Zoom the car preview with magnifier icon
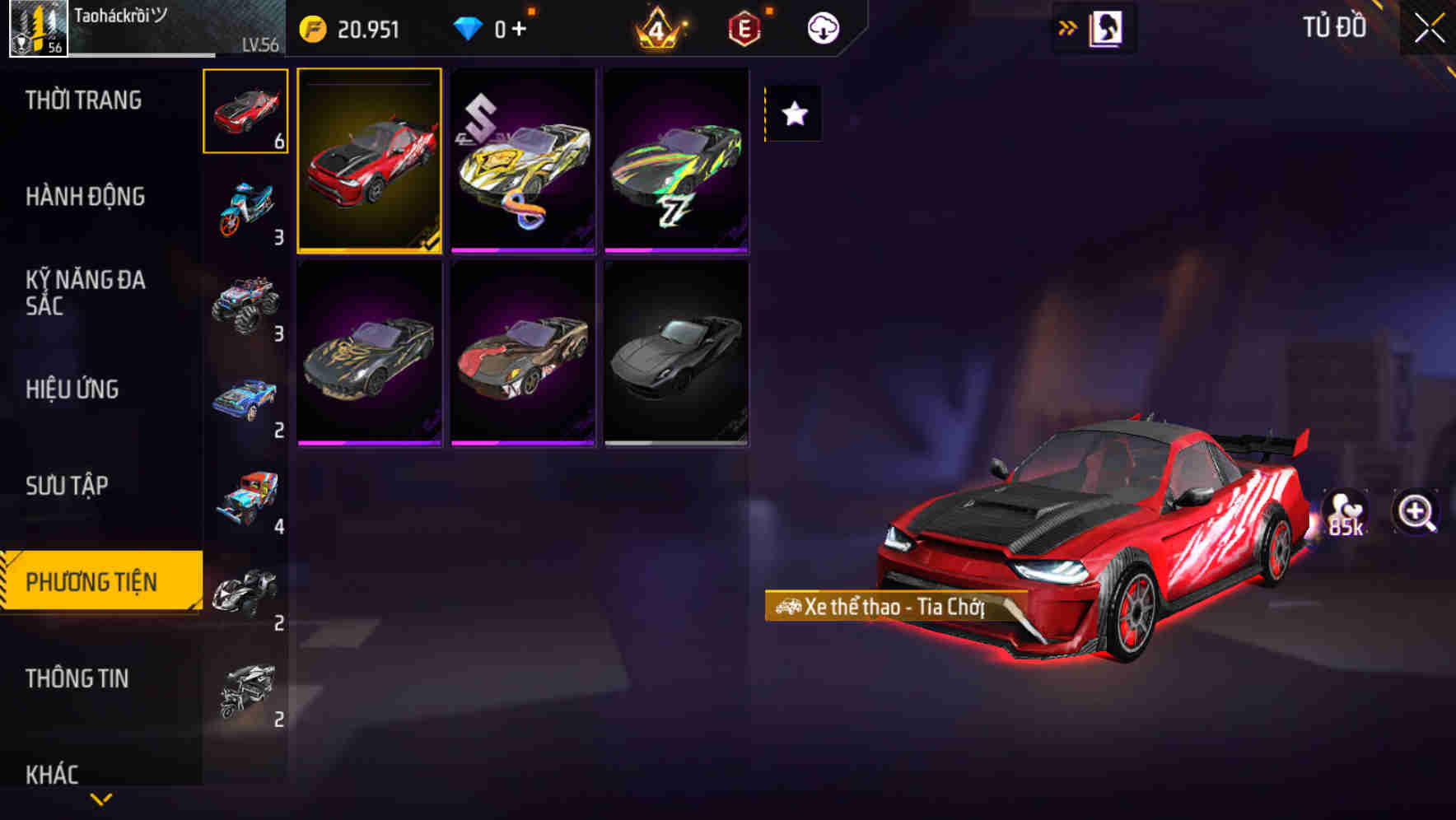 [1416, 512]
